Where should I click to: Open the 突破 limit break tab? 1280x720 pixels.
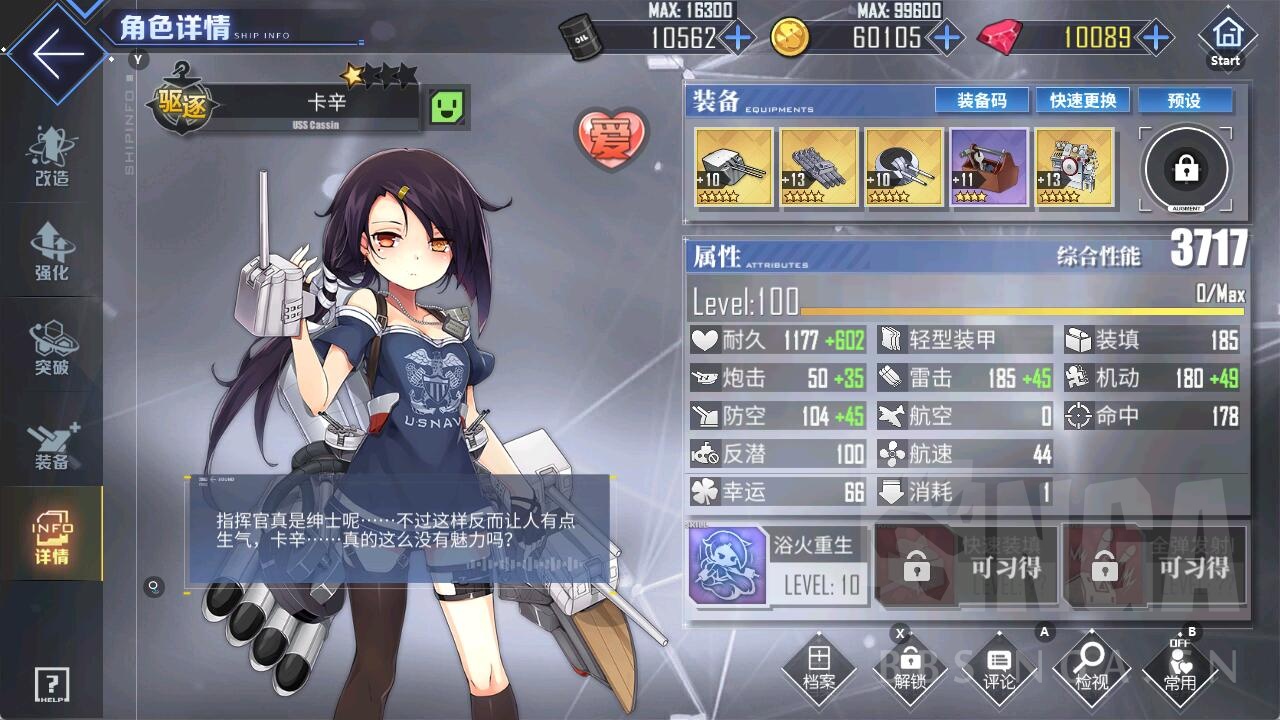pyautogui.click(x=51, y=348)
